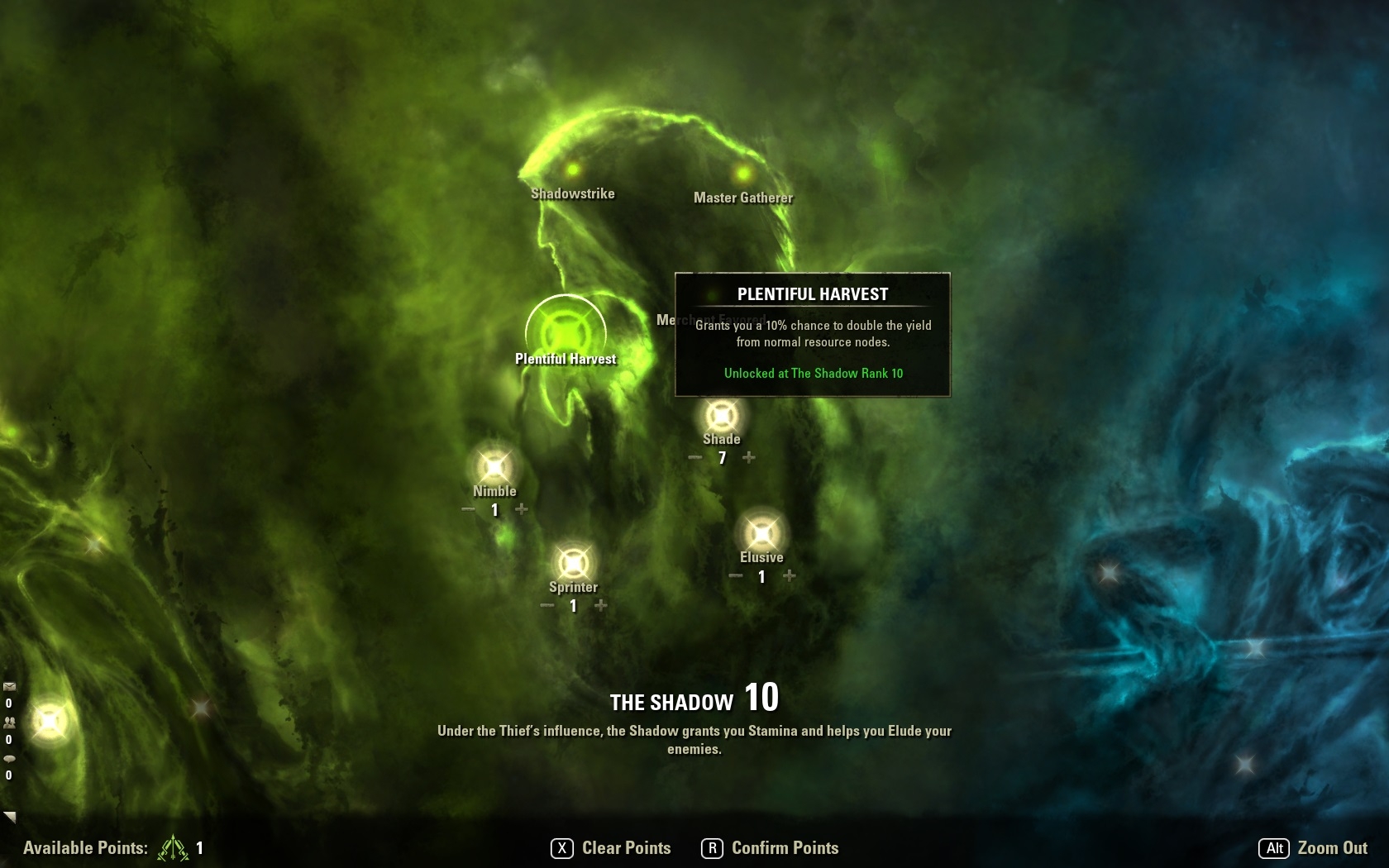Image resolution: width=1389 pixels, height=868 pixels.
Task: Confirm Points
Action: tap(771, 848)
